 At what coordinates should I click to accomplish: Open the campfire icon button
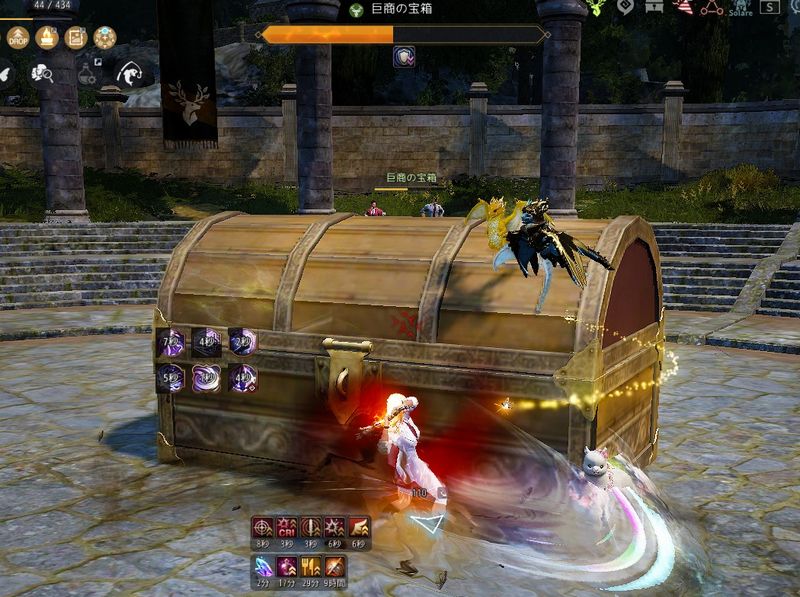[x=47, y=38]
